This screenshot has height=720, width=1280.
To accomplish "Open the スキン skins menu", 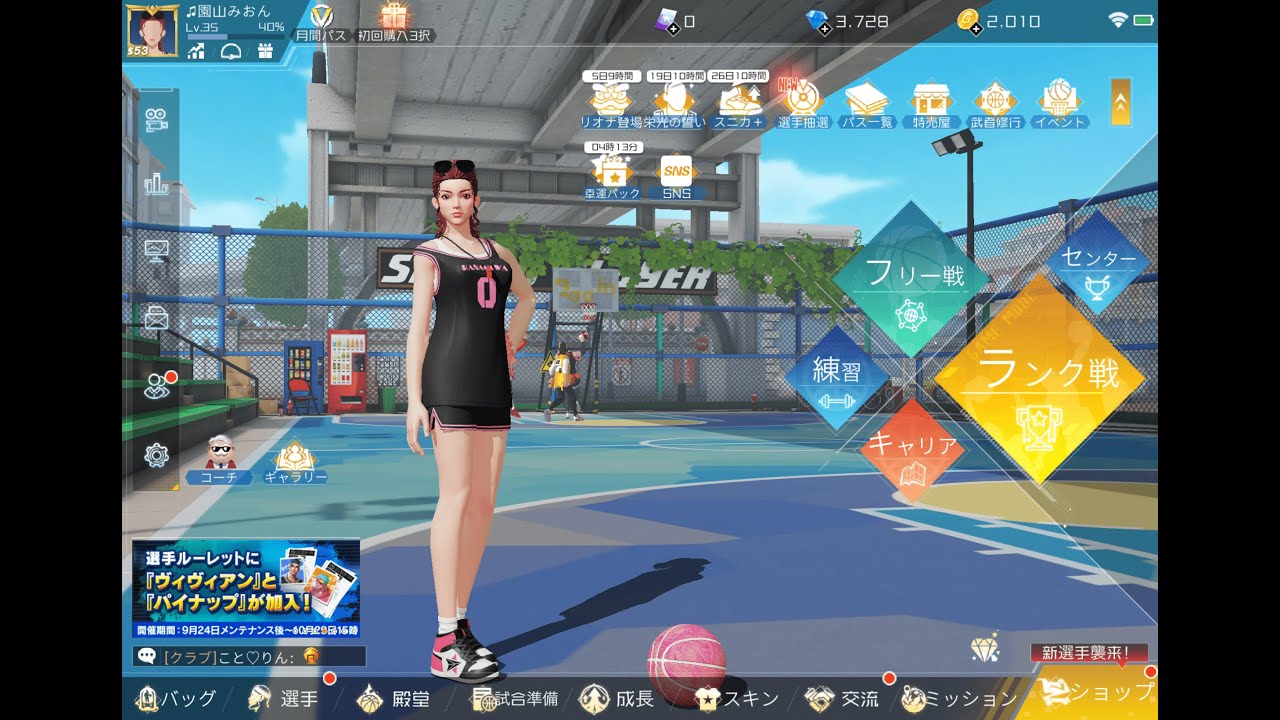I will click(738, 698).
